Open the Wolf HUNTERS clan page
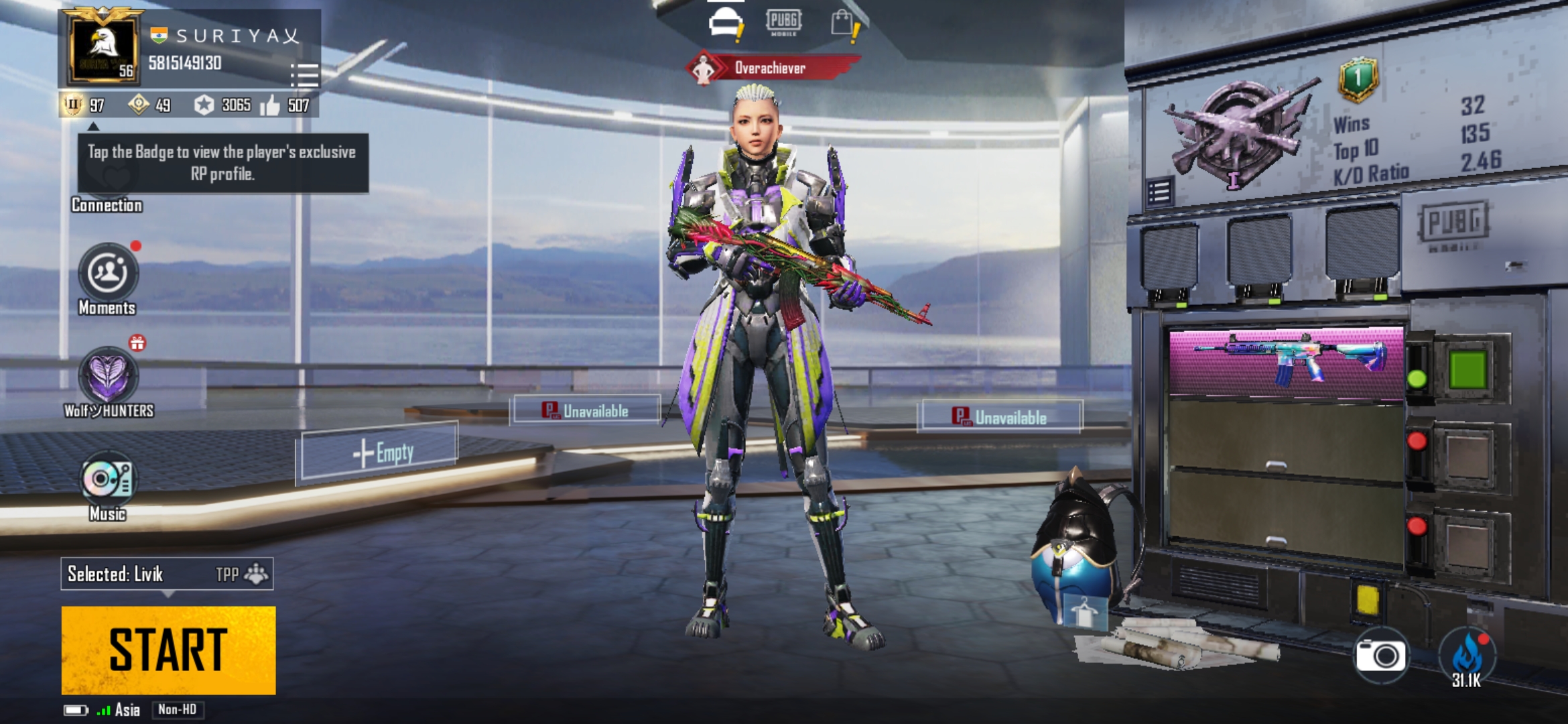1568x724 pixels. (x=108, y=375)
